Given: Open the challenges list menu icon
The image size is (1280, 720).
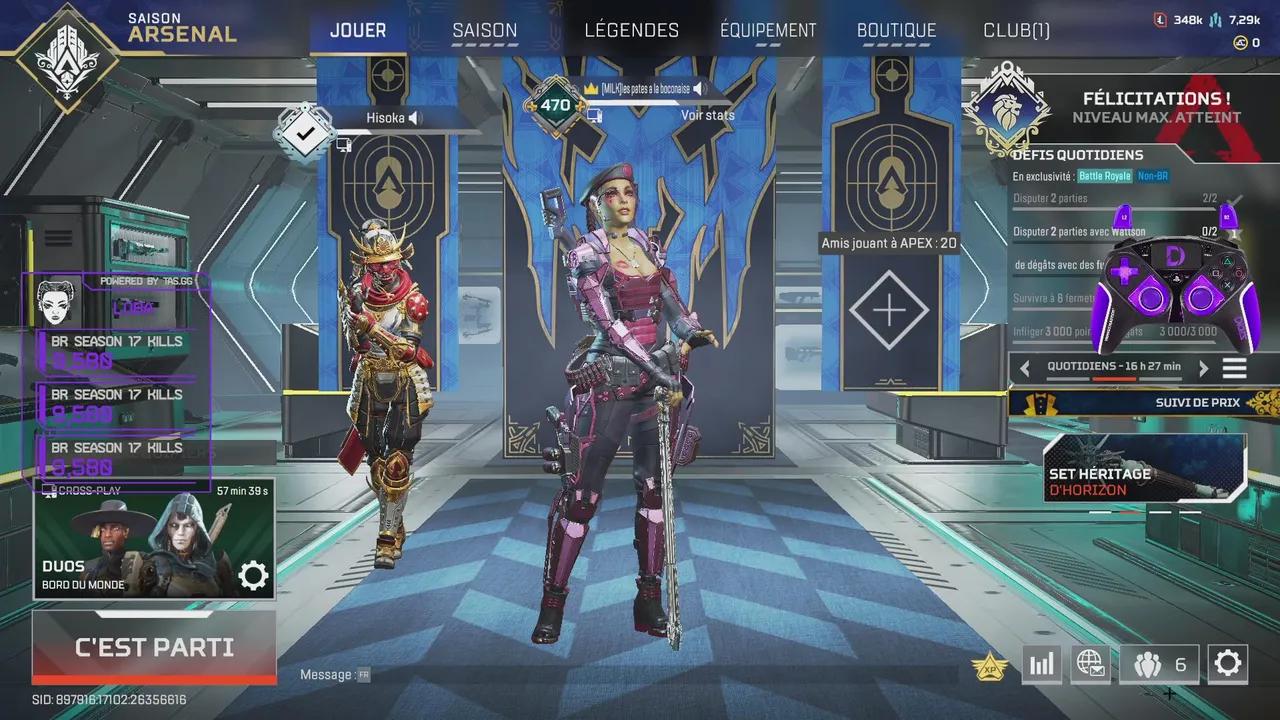Looking at the screenshot, I should click(x=1235, y=368).
